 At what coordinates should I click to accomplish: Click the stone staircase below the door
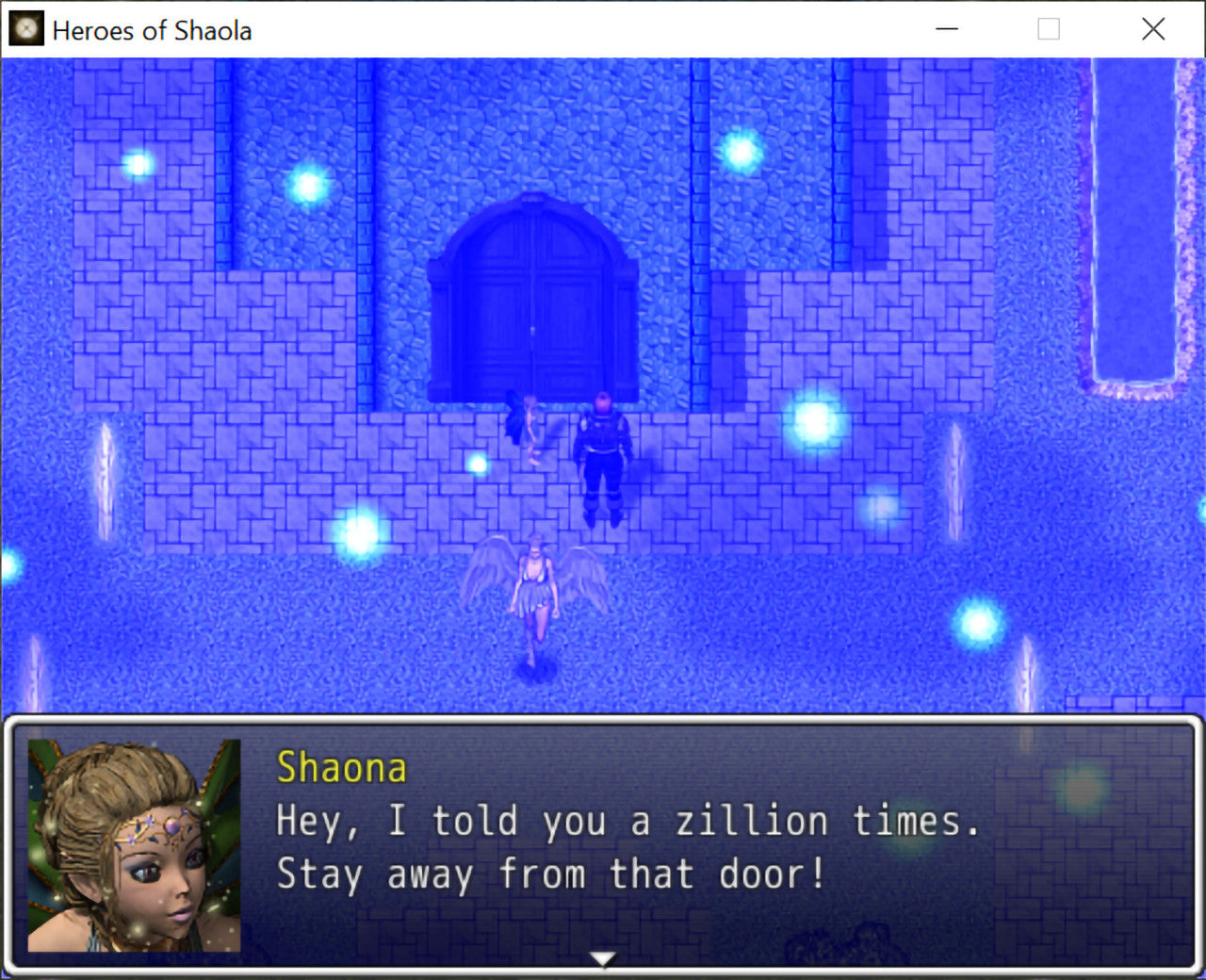(424, 471)
